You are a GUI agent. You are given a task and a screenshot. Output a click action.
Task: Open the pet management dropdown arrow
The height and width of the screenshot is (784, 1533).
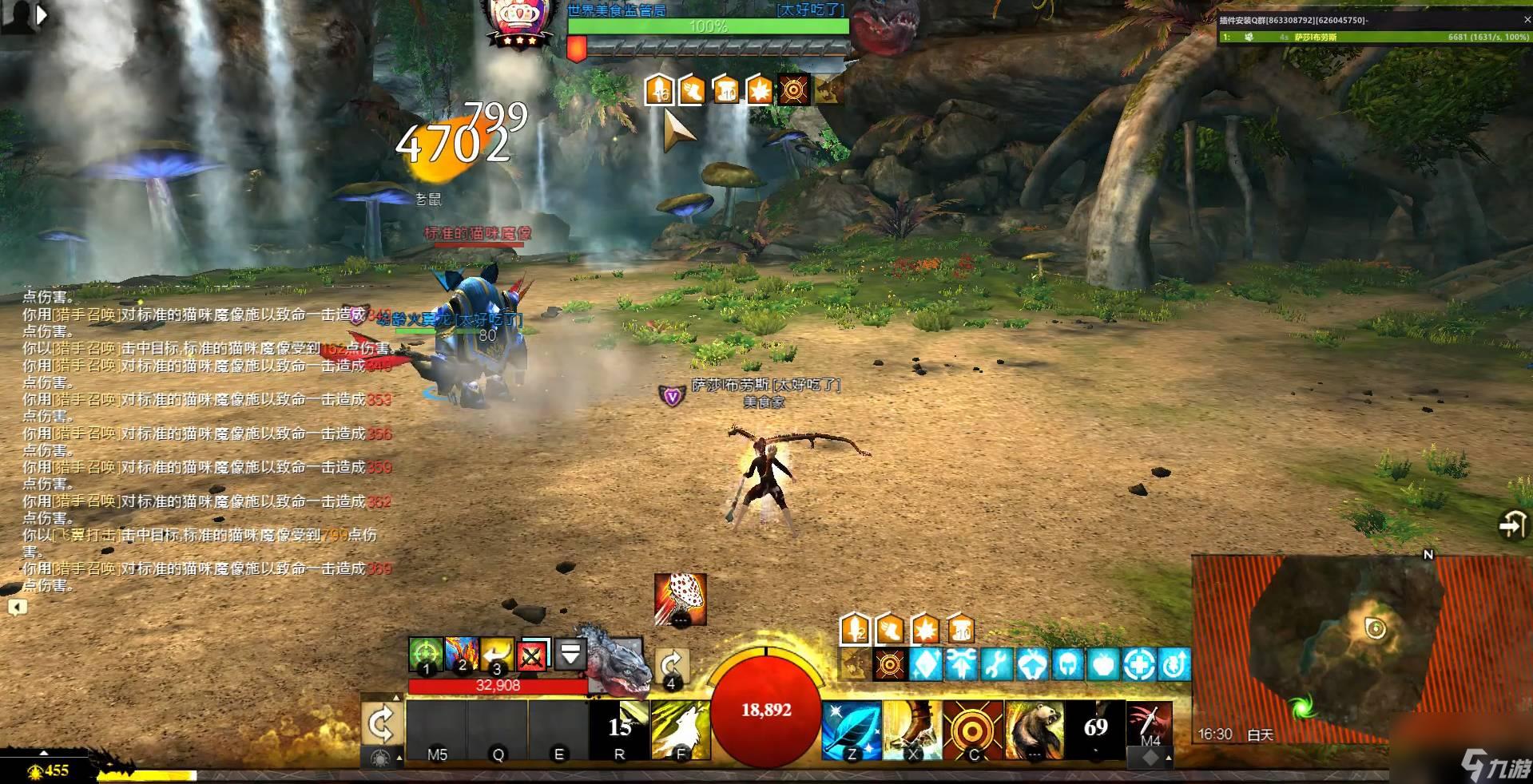point(570,655)
